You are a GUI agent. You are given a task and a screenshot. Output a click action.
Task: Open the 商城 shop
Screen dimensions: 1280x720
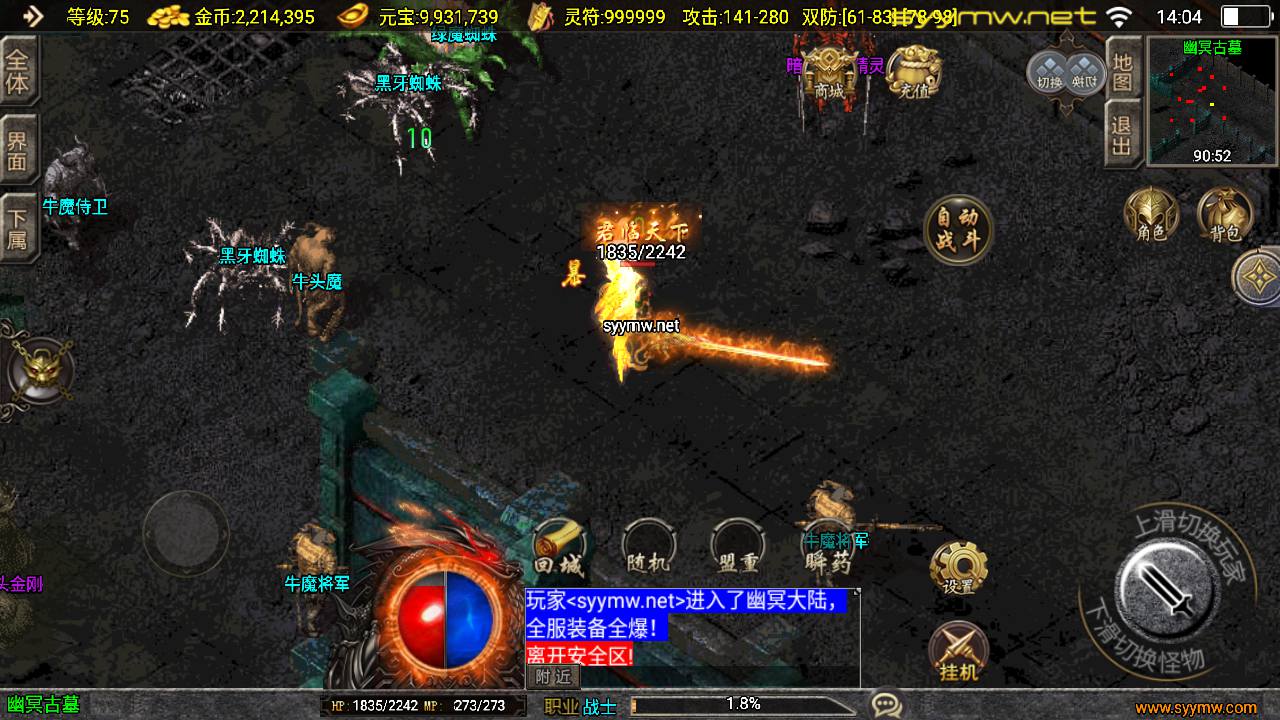(830, 70)
